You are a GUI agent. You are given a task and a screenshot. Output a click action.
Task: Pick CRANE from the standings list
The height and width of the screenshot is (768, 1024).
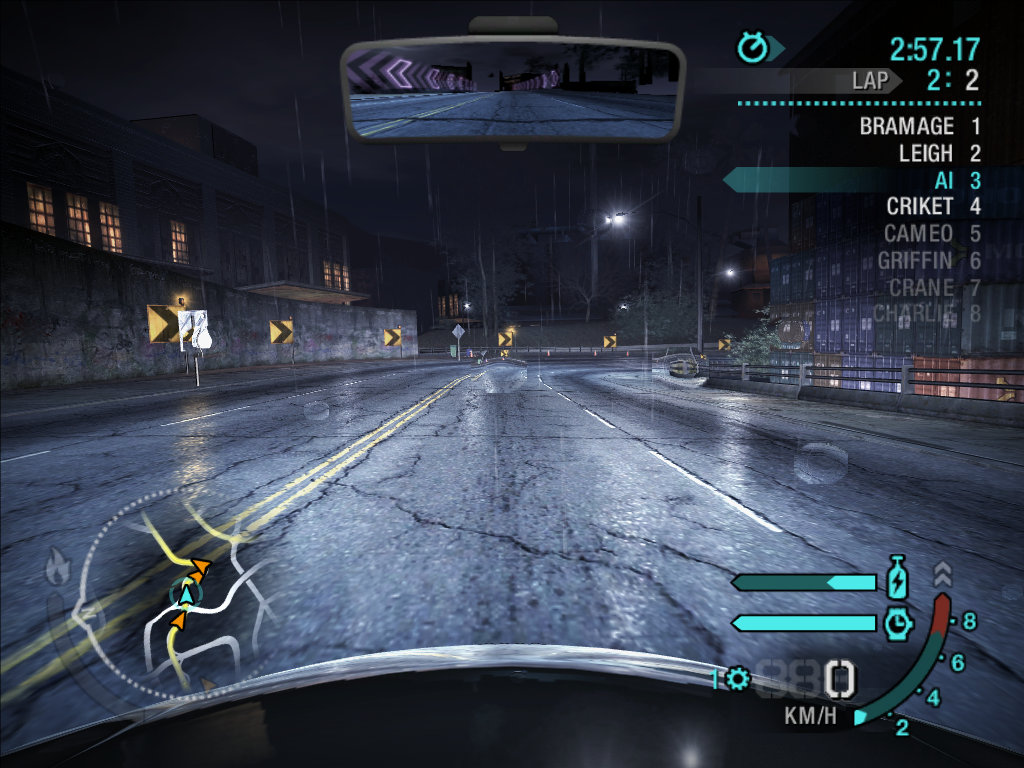(x=920, y=288)
